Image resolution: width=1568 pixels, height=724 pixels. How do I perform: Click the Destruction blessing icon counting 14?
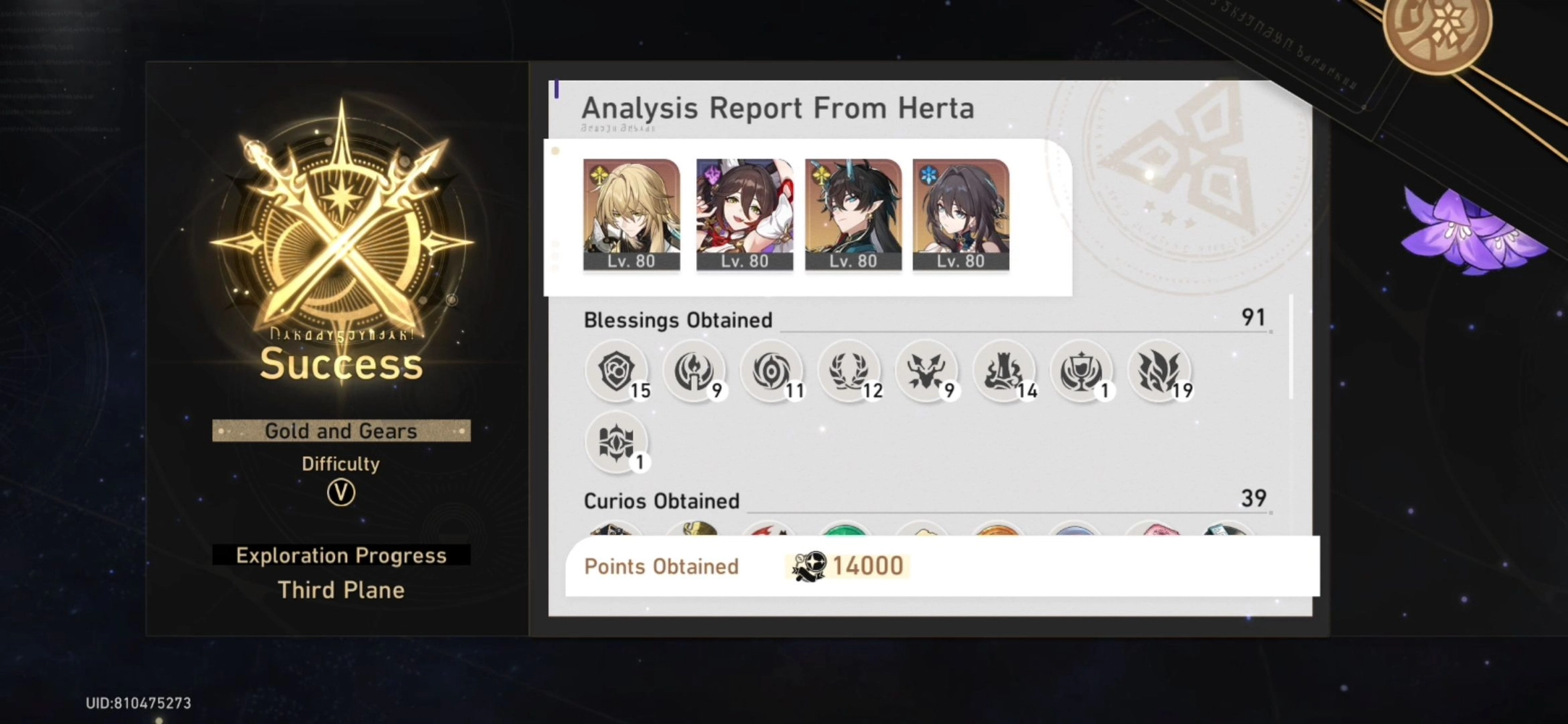pyautogui.click(x=1006, y=371)
